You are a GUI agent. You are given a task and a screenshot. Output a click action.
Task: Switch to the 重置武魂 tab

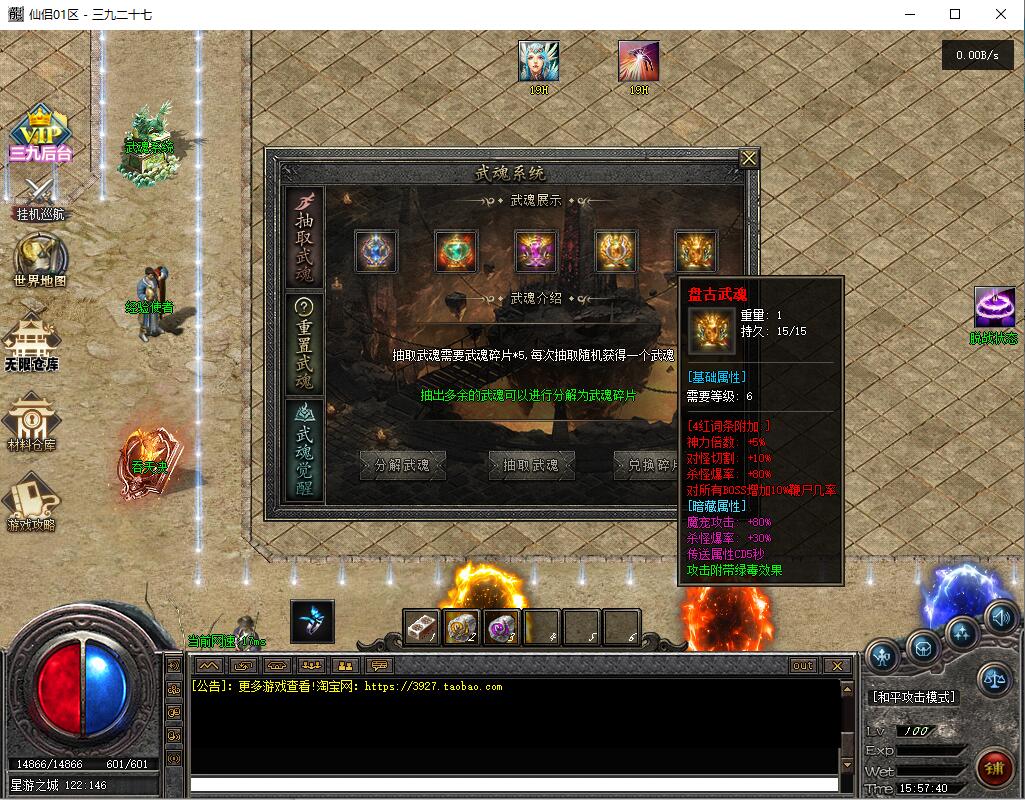pos(304,343)
